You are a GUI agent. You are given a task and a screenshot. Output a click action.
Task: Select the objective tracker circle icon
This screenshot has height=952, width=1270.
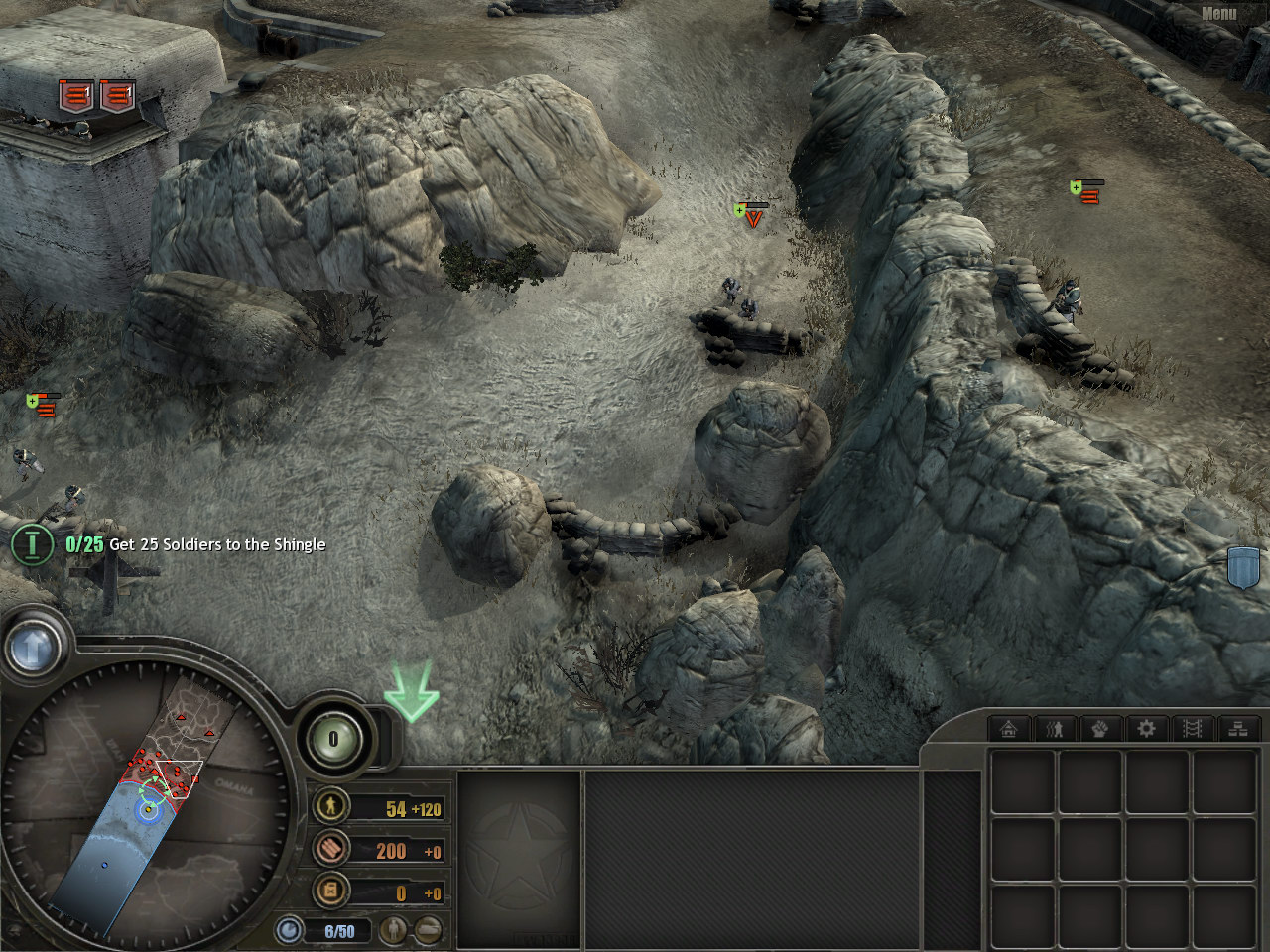point(33,544)
